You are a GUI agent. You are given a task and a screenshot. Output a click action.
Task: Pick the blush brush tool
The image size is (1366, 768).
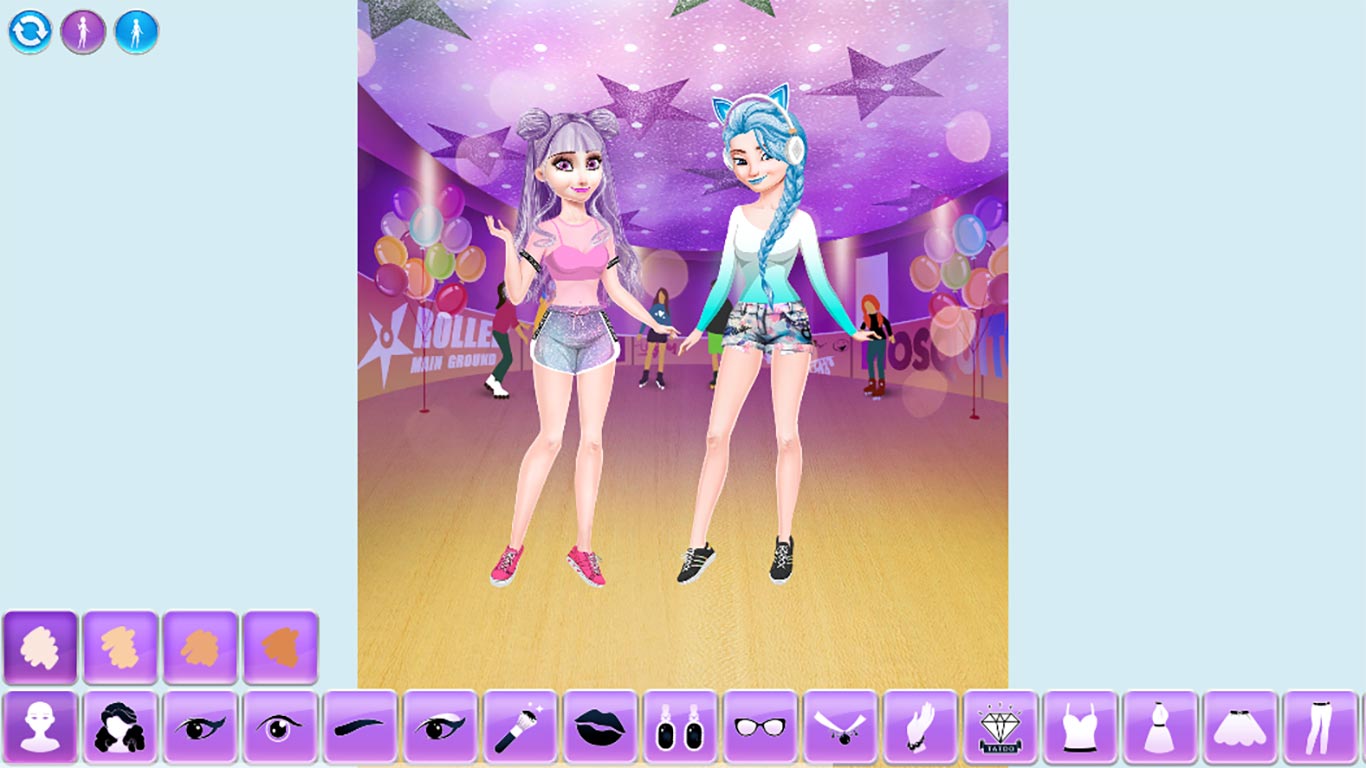520,730
